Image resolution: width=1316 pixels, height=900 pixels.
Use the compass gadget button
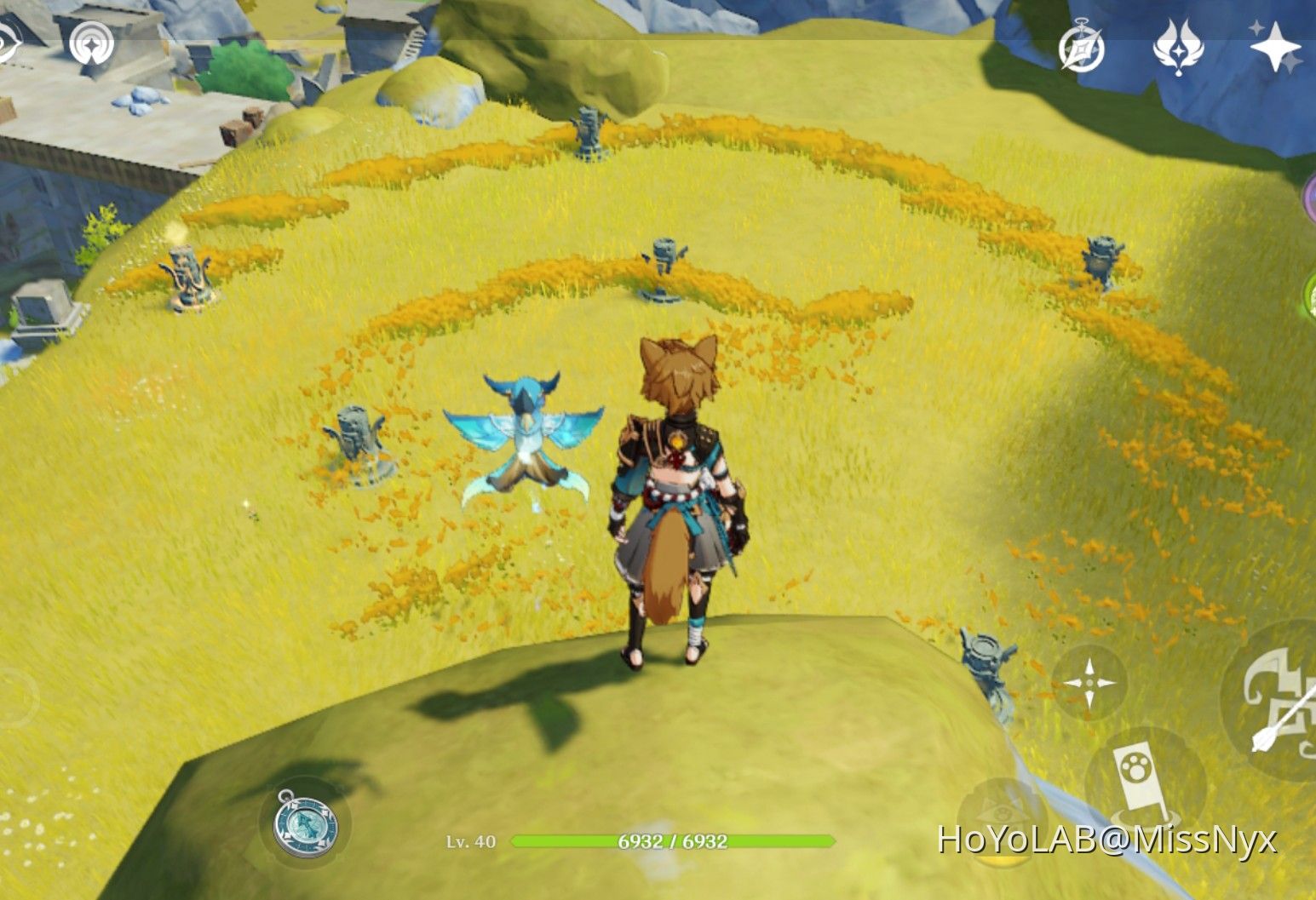(x=305, y=825)
